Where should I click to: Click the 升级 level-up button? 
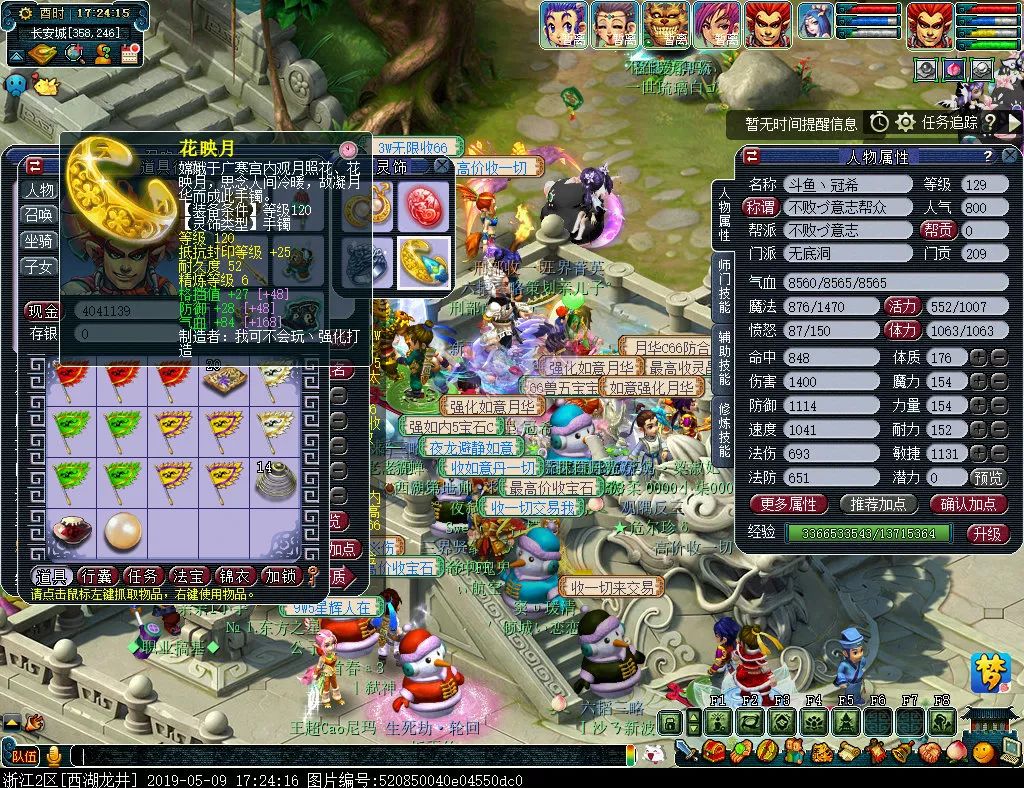click(x=987, y=533)
